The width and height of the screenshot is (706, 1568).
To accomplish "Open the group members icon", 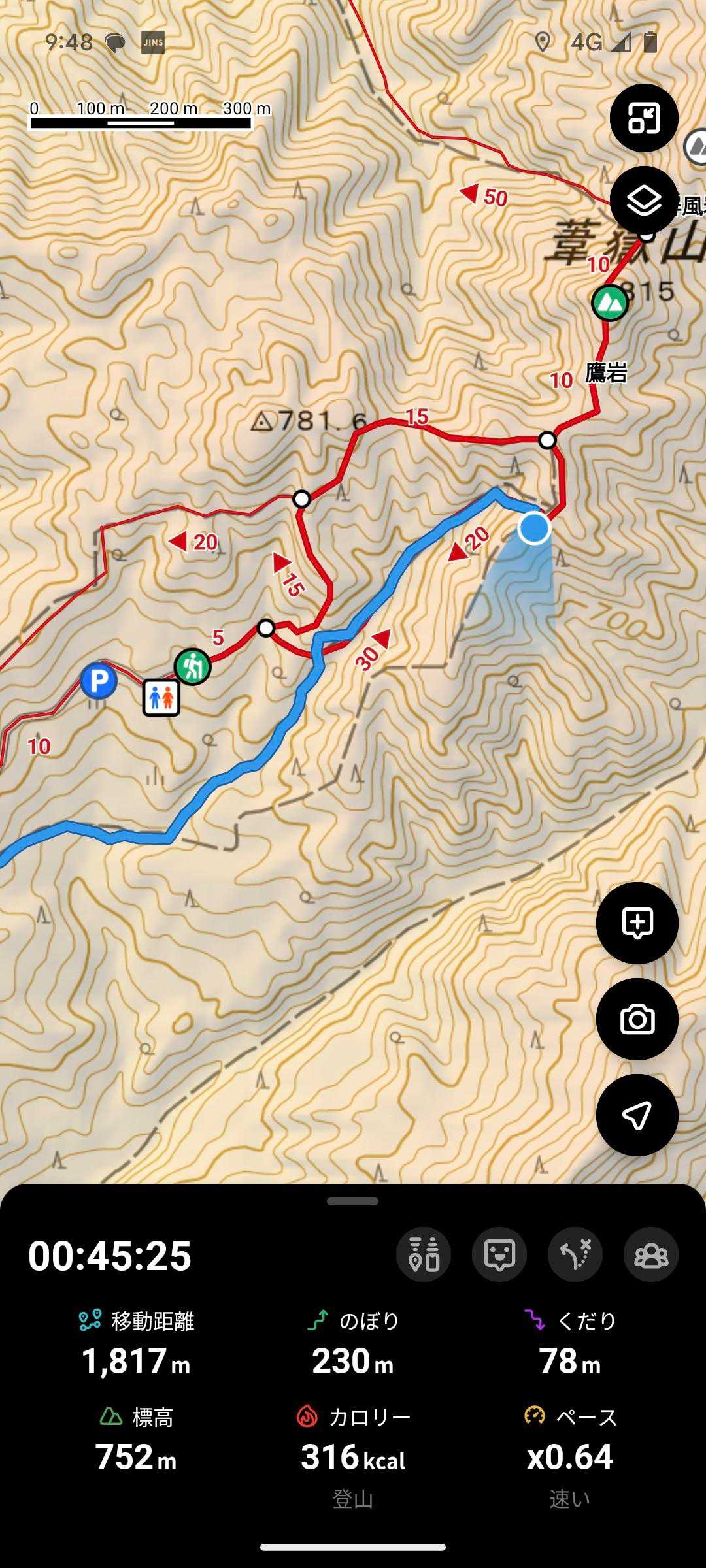I will coord(651,1254).
